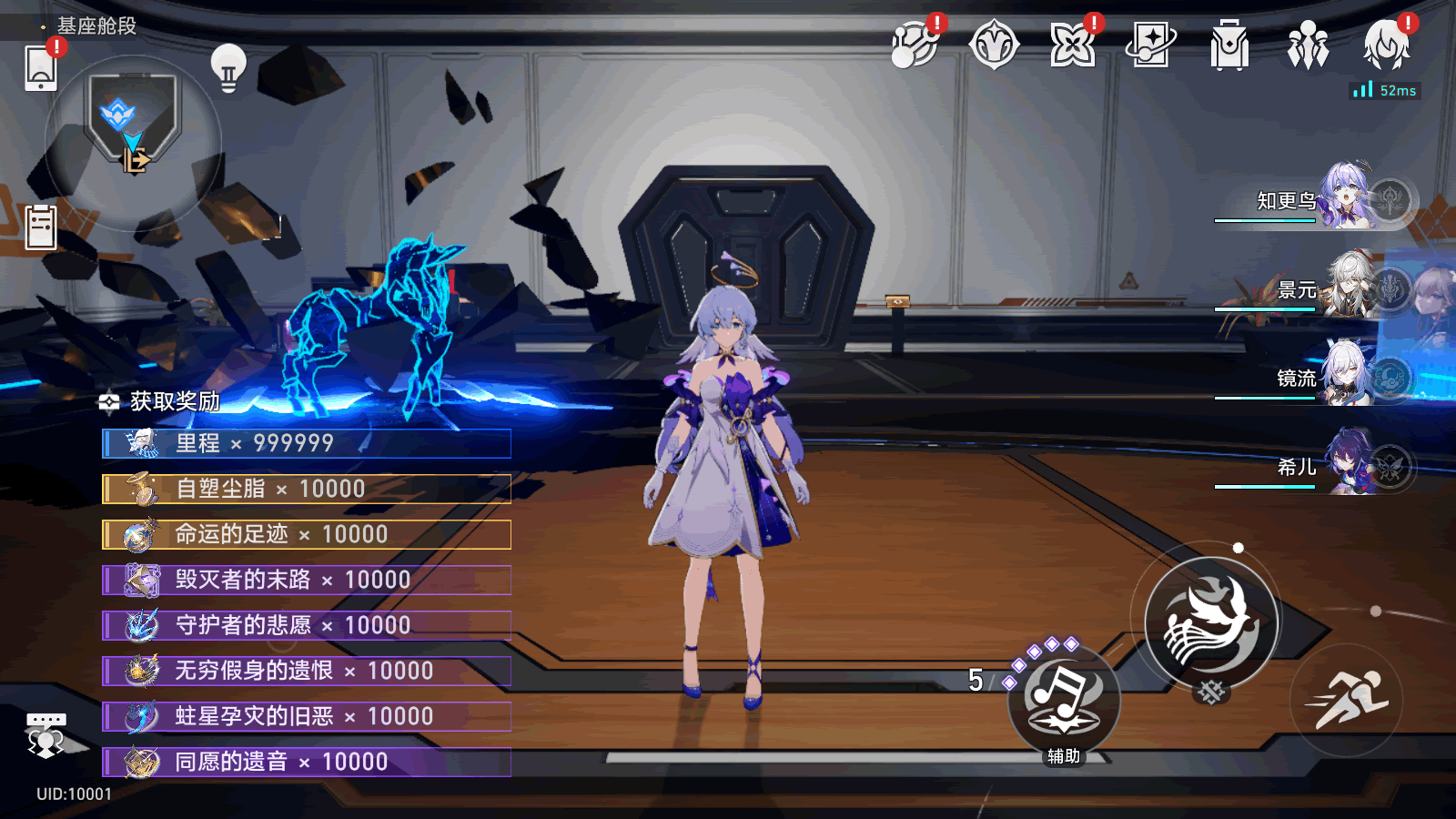Open the star-card warp icon
Viewport: 1456px width, 819px height.
pyautogui.click(x=1150, y=45)
